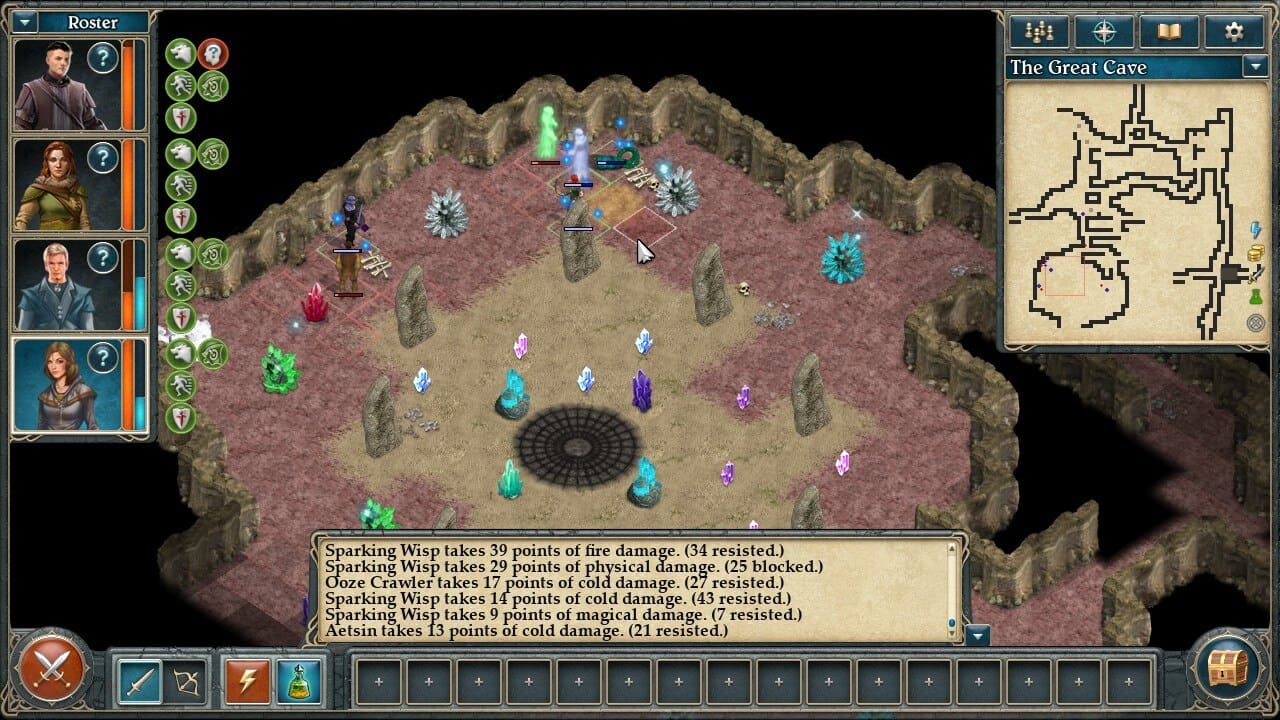Select the sword melee weapon button

tap(139, 681)
